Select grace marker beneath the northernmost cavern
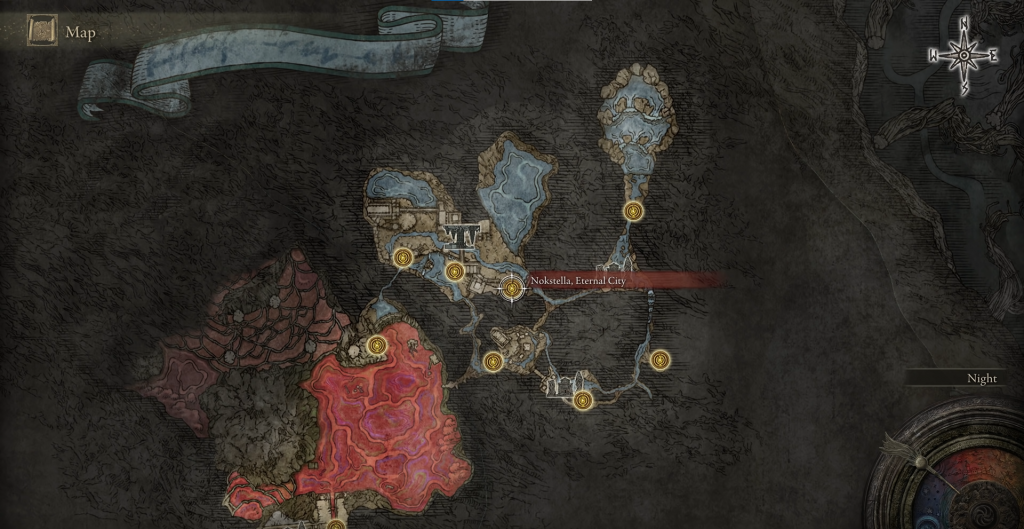 (x=632, y=211)
